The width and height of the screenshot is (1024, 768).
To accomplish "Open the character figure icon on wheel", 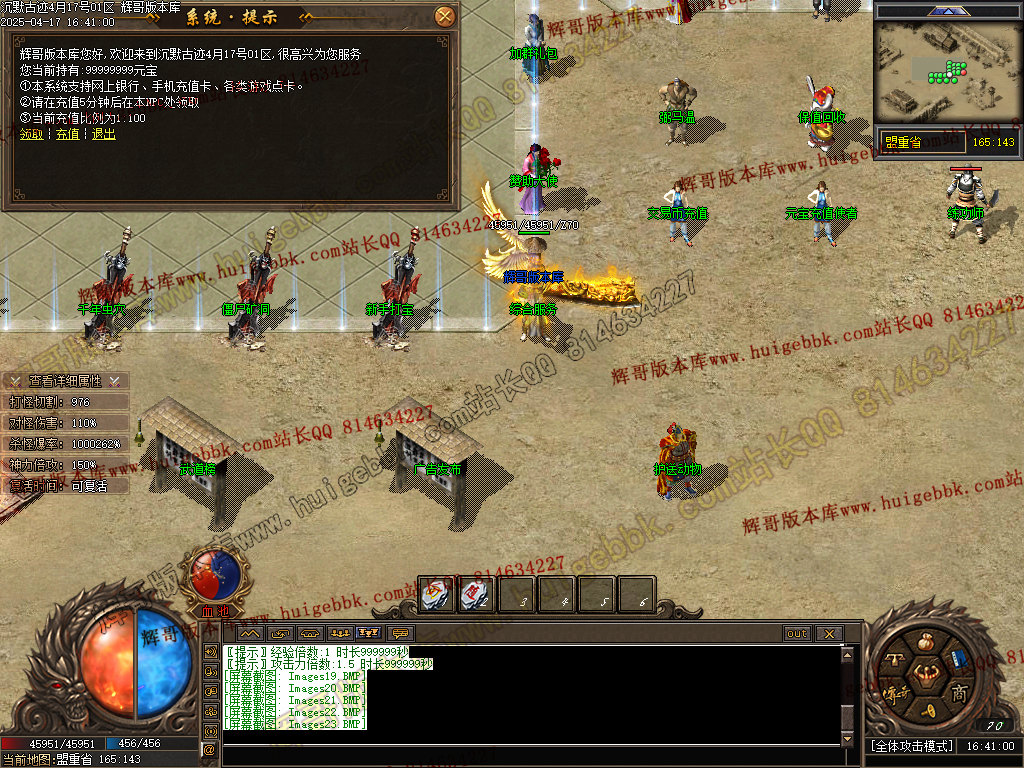I will coord(926,672).
